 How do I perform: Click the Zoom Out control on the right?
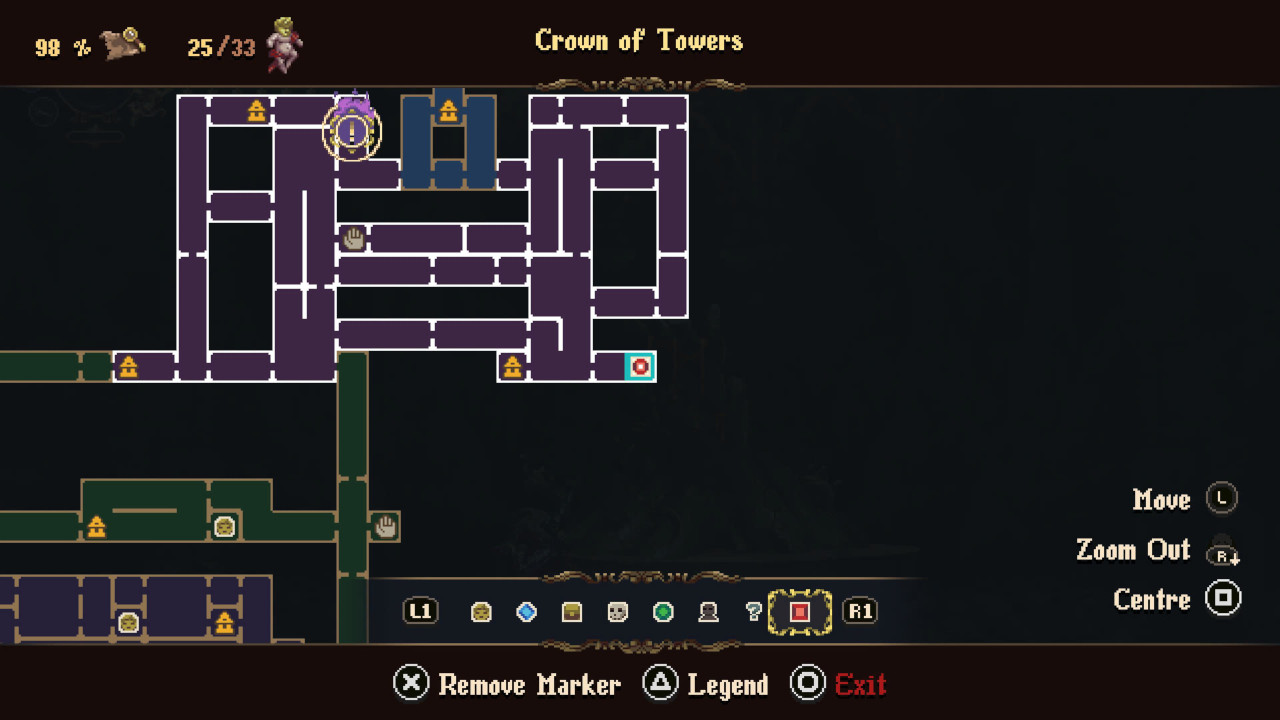pyautogui.click(x=1133, y=550)
